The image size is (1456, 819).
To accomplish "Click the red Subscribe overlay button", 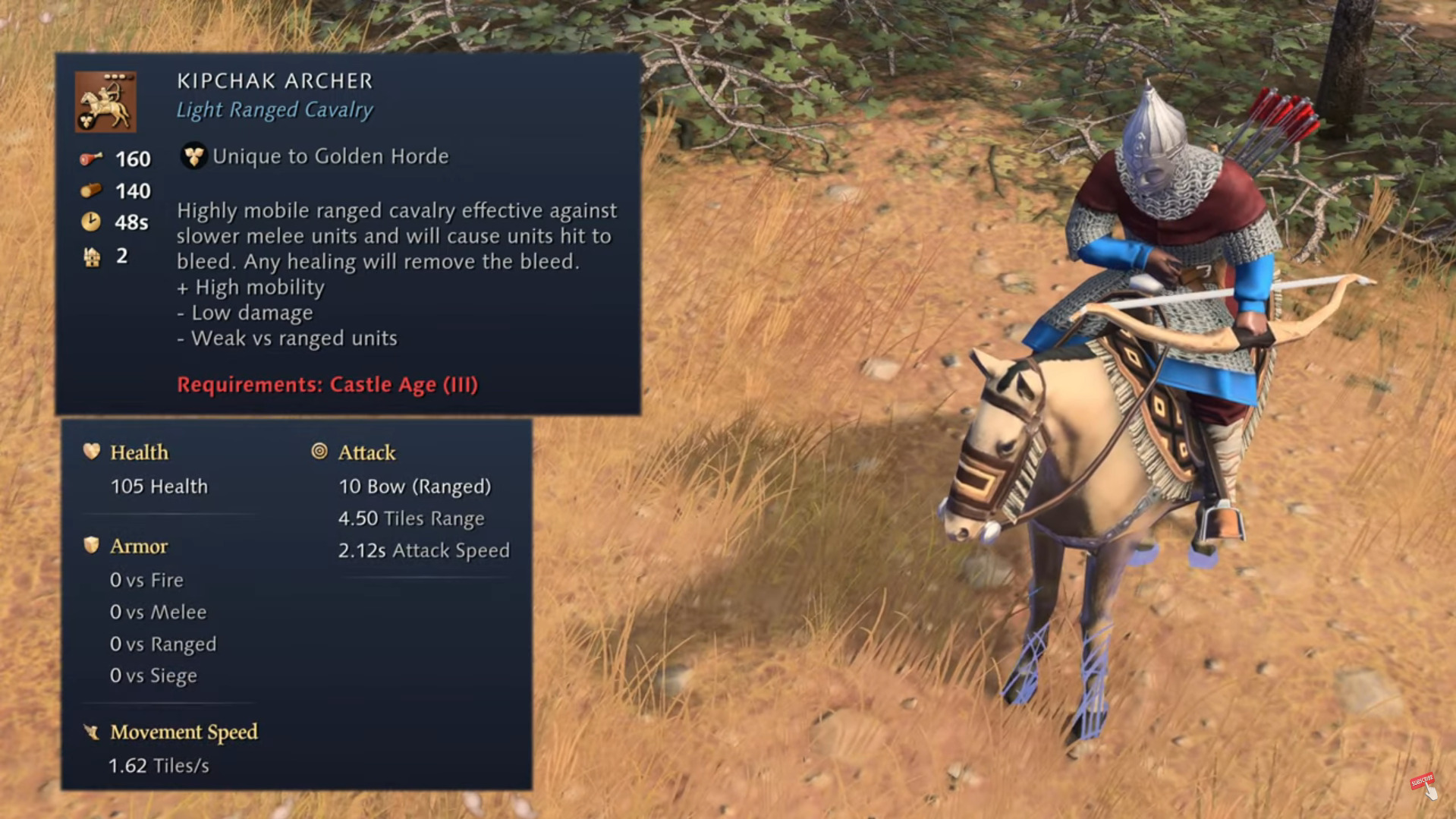I will click(1421, 781).
